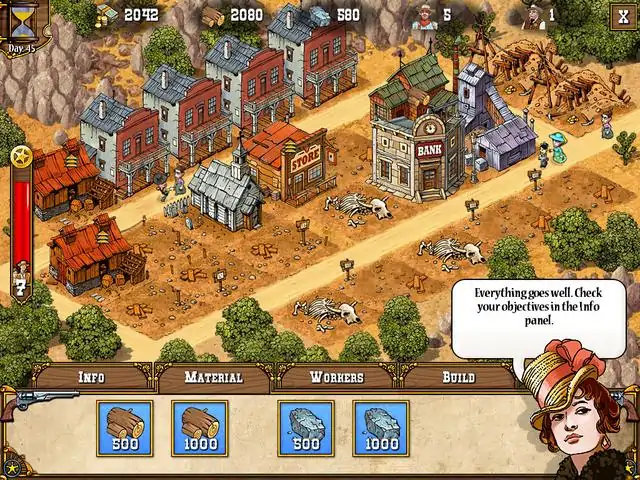Select the Build tab
The image size is (640, 480).
(x=458, y=378)
